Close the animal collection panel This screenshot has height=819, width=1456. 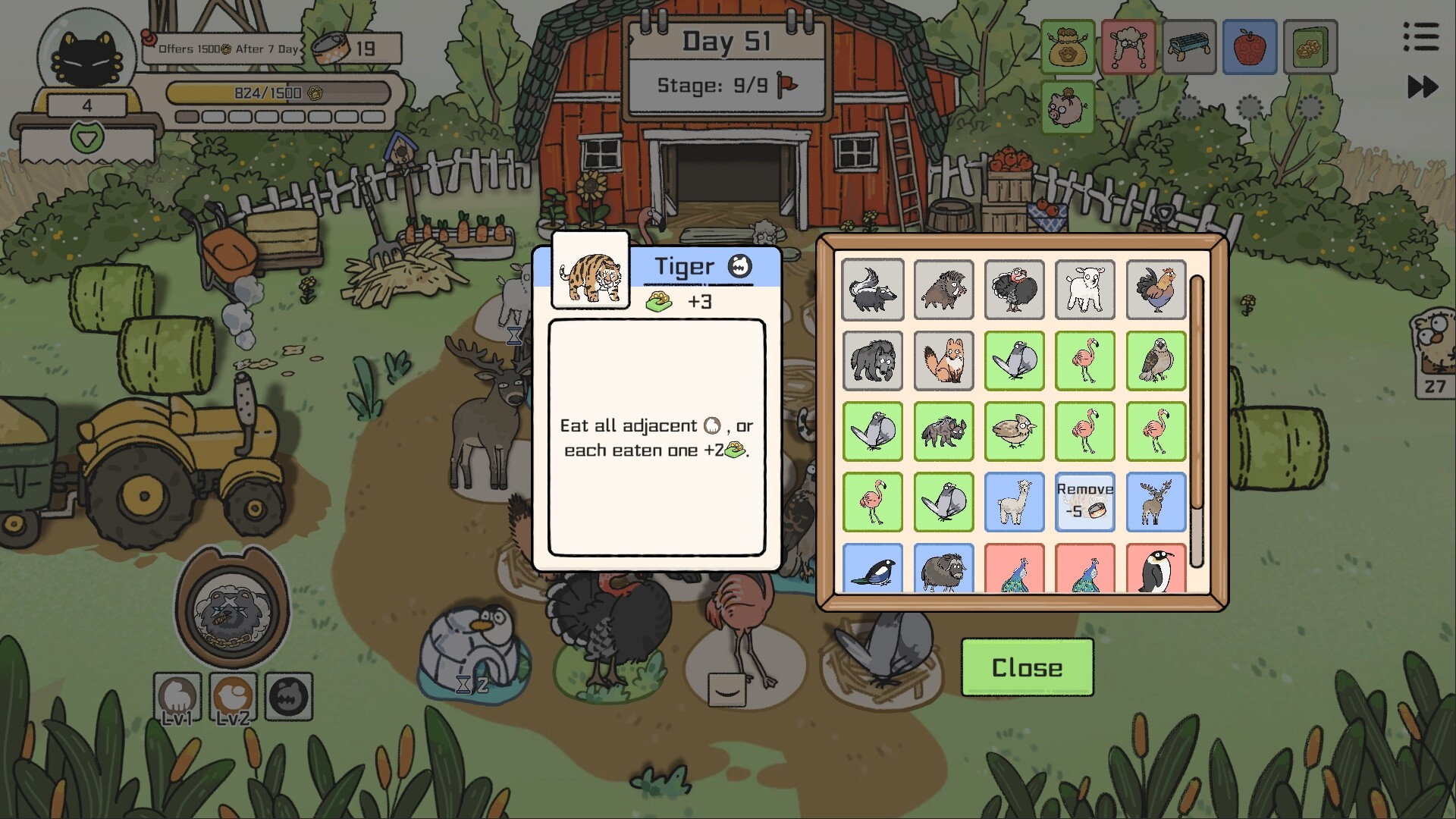click(1027, 667)
